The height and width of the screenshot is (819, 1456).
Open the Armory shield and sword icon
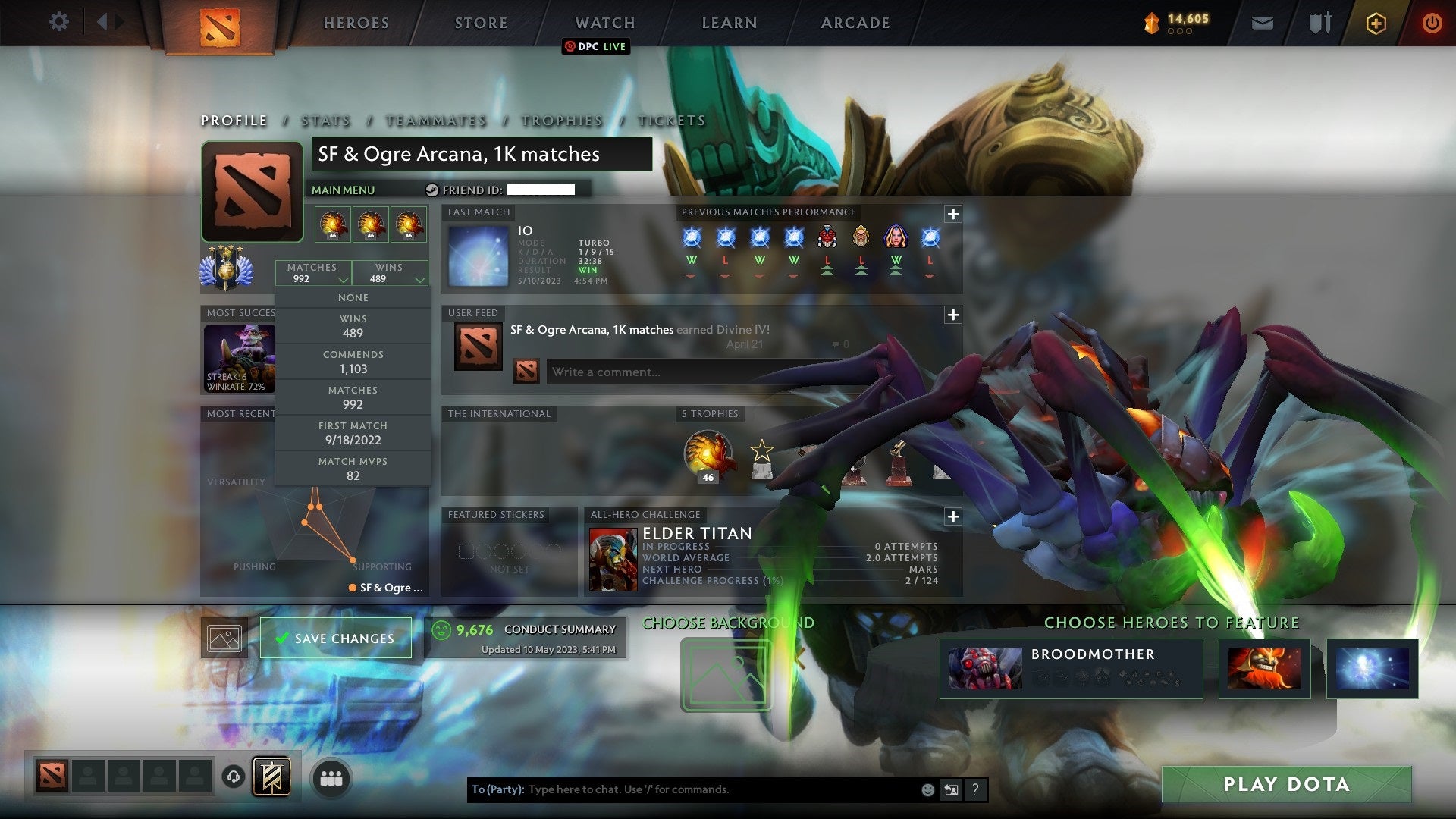[1319, 23]
